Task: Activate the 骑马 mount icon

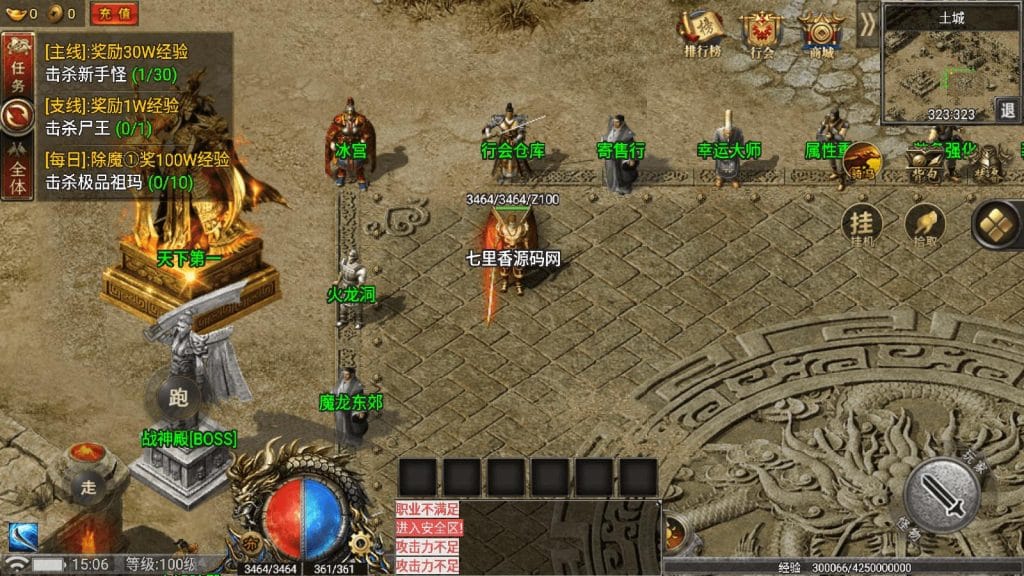Action: click(x=862, y=163)
